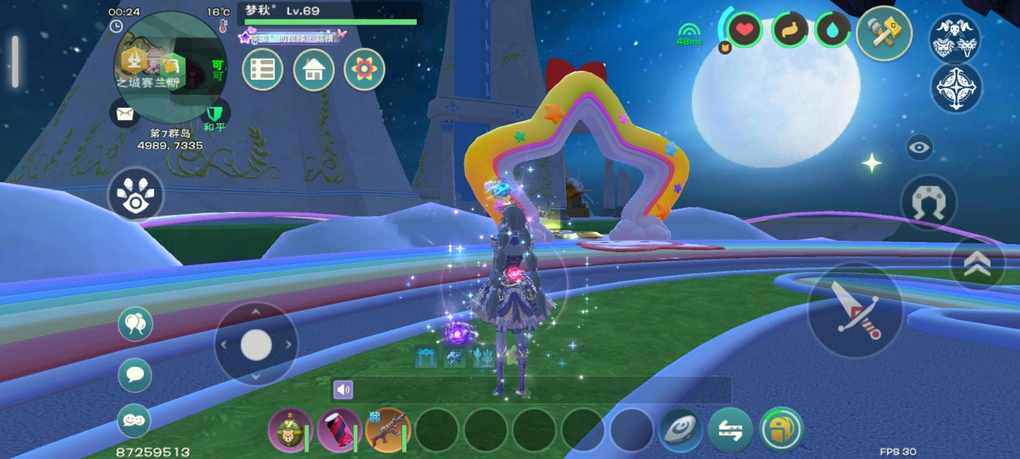Activate the paw print button
Screen dimensions: 1020x459
click(x=135, y=194)
